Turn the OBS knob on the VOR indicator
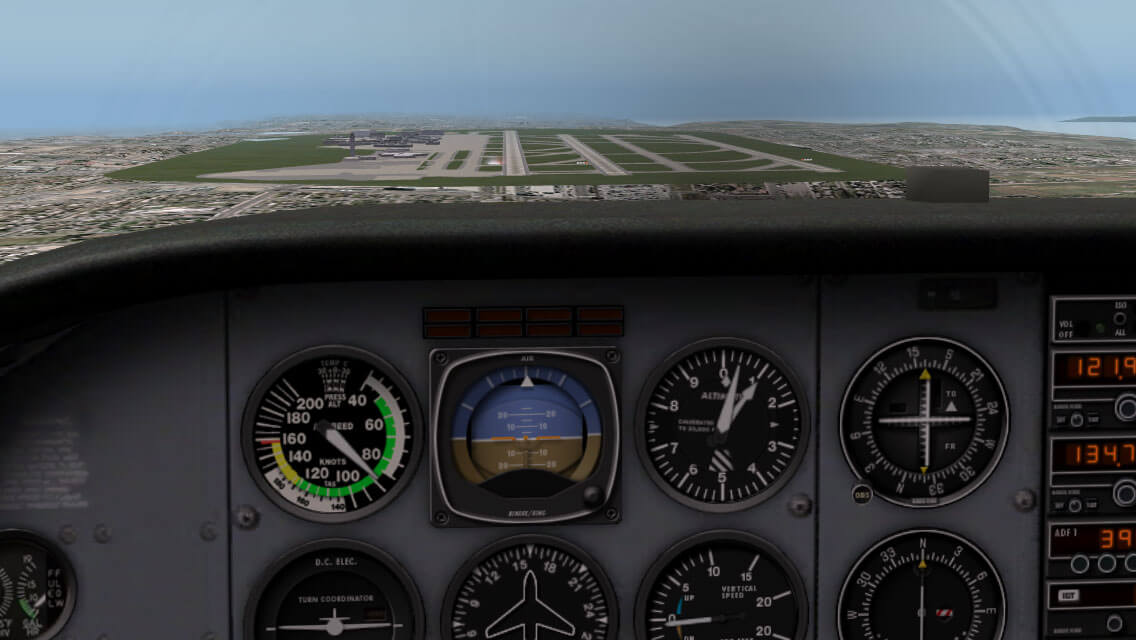 click(x=862, y=493)
